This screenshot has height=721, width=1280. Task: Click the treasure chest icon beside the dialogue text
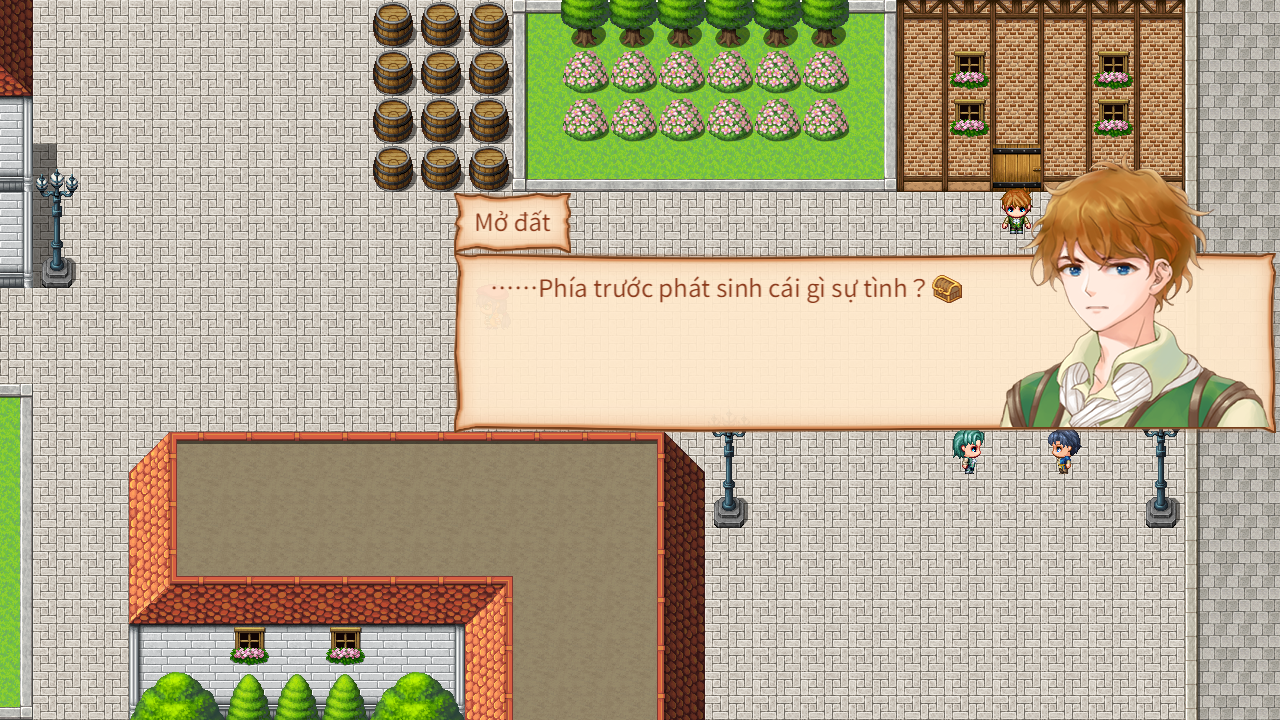point(948,290)
